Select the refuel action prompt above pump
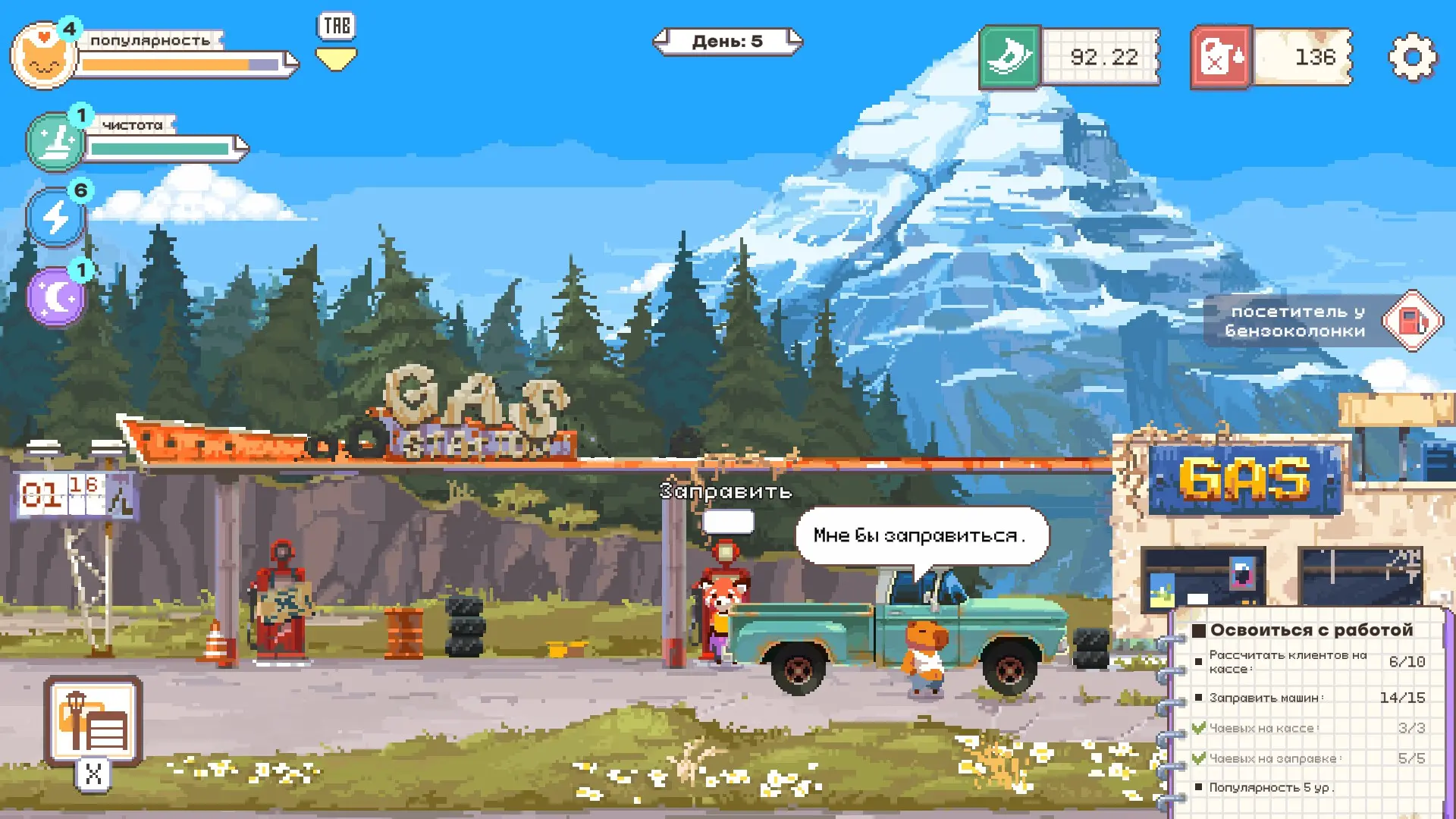This screenshot has height=819, width=1456. pyautogui.click(x=726, y=491)
